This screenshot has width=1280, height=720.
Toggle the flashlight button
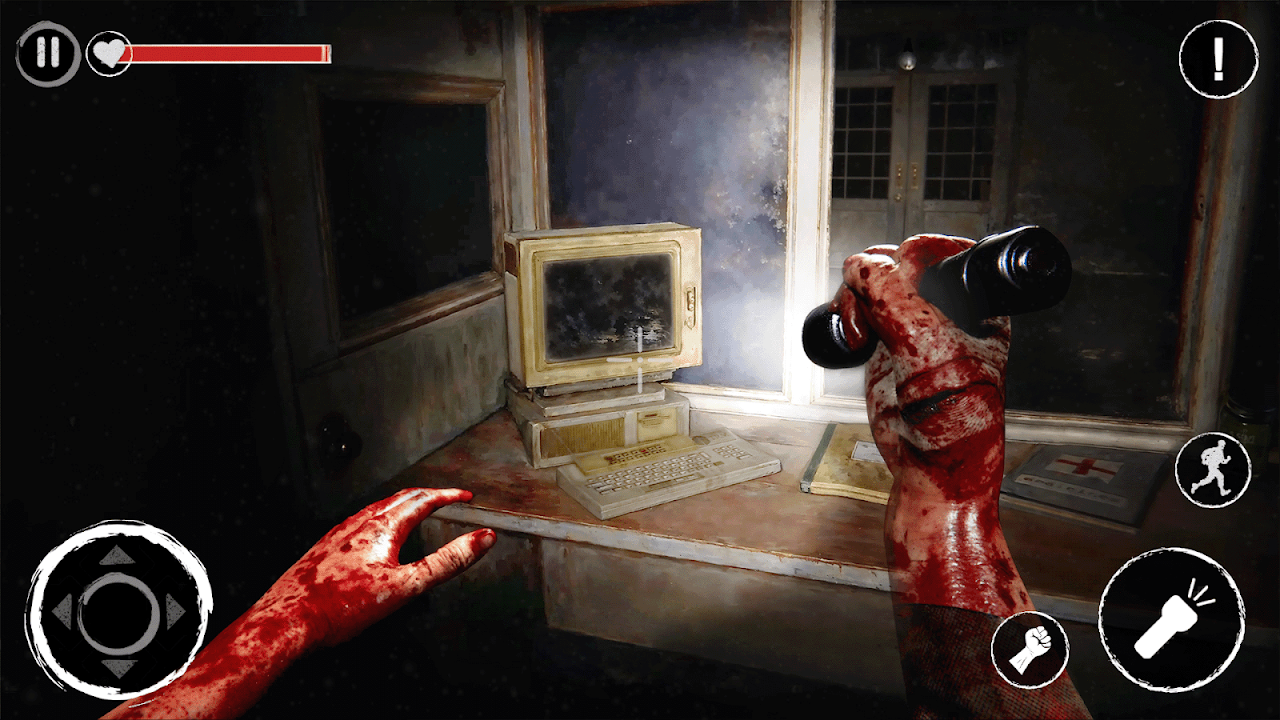[1171, 620]
